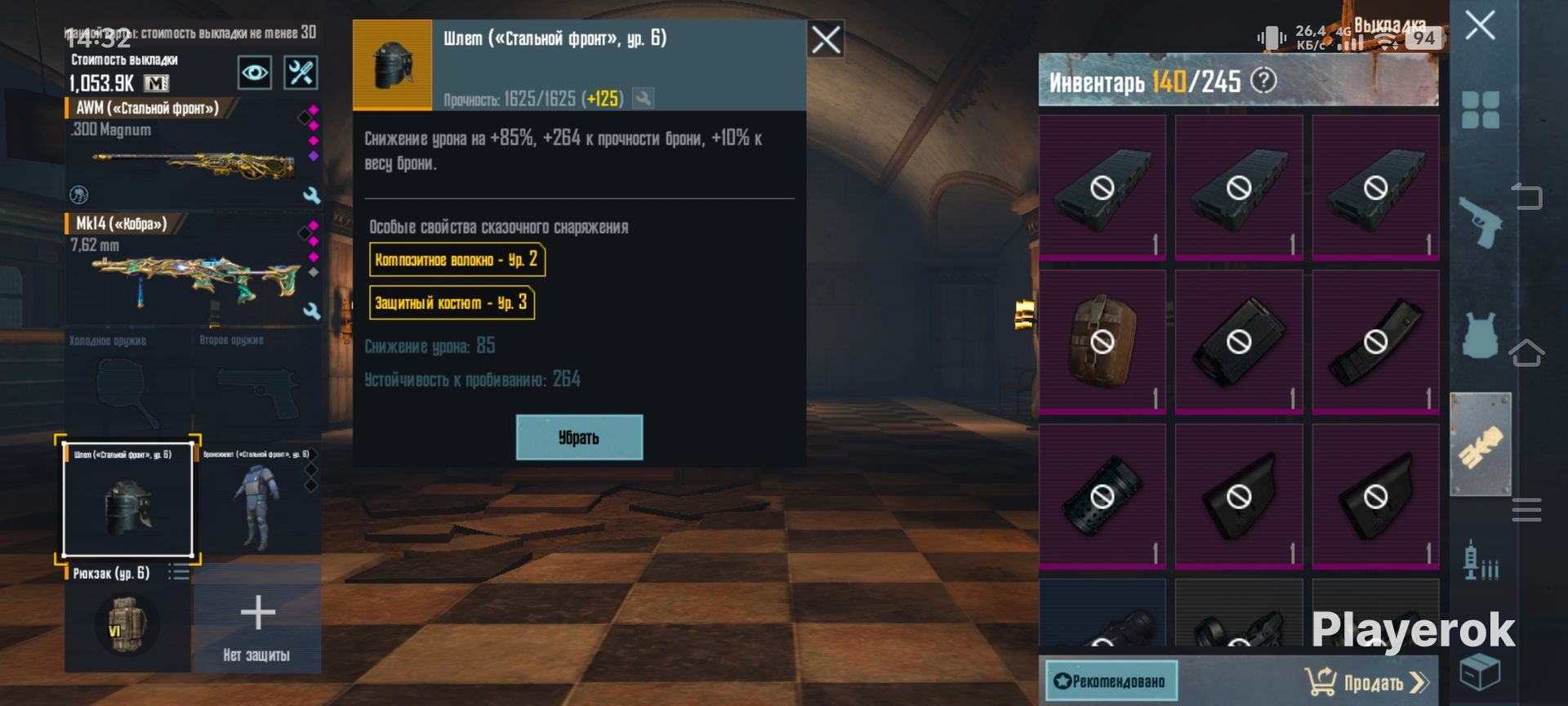This screenshot has height=706, width=1568.
Task: Click the repair wrench next to durability
Action: (644, 99)
